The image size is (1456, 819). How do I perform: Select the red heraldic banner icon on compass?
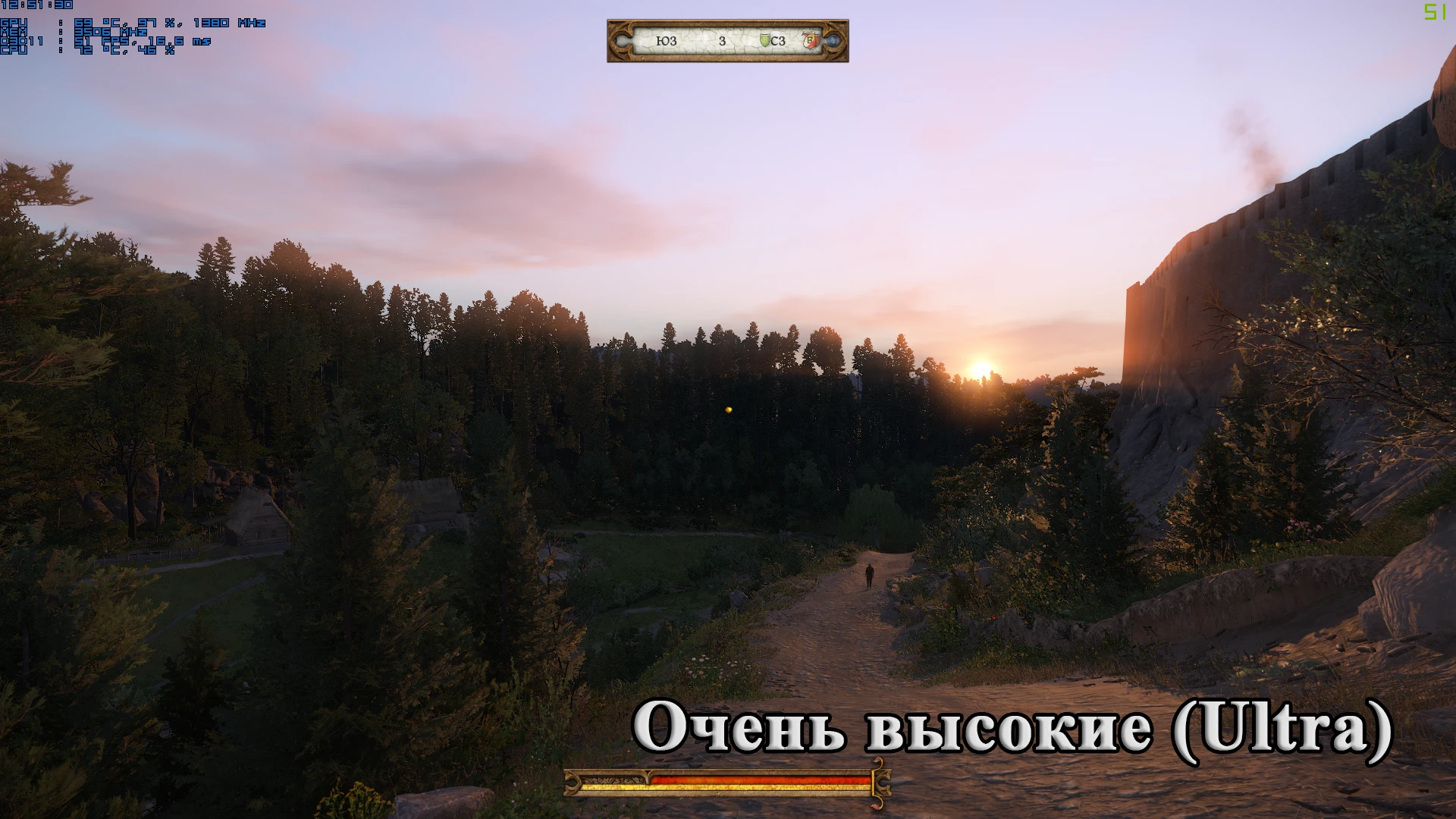(811, 39)
